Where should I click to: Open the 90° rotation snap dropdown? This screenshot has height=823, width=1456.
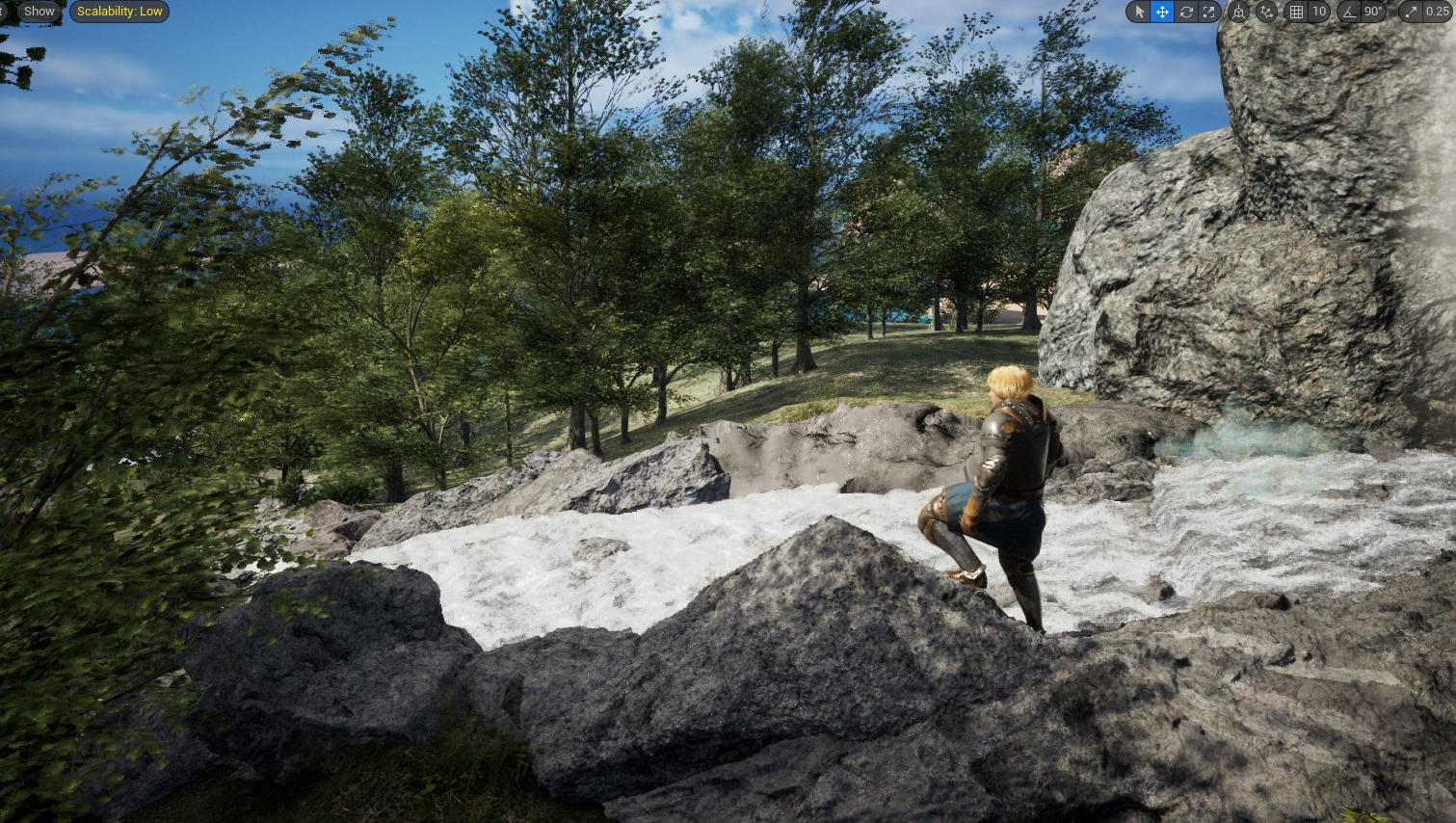click(1373, 12)
